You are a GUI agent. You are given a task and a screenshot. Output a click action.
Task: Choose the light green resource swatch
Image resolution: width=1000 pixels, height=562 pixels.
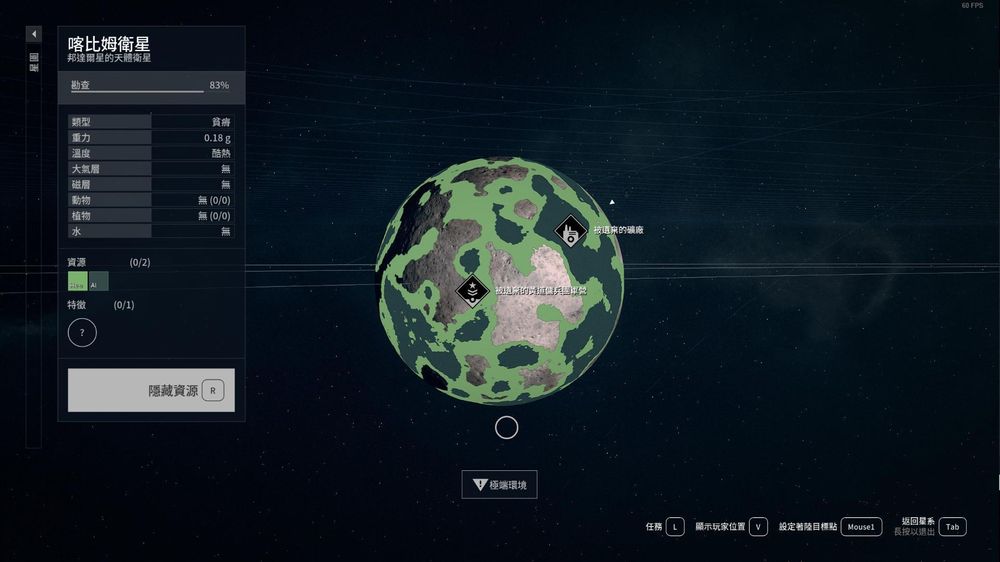[77, 282]
